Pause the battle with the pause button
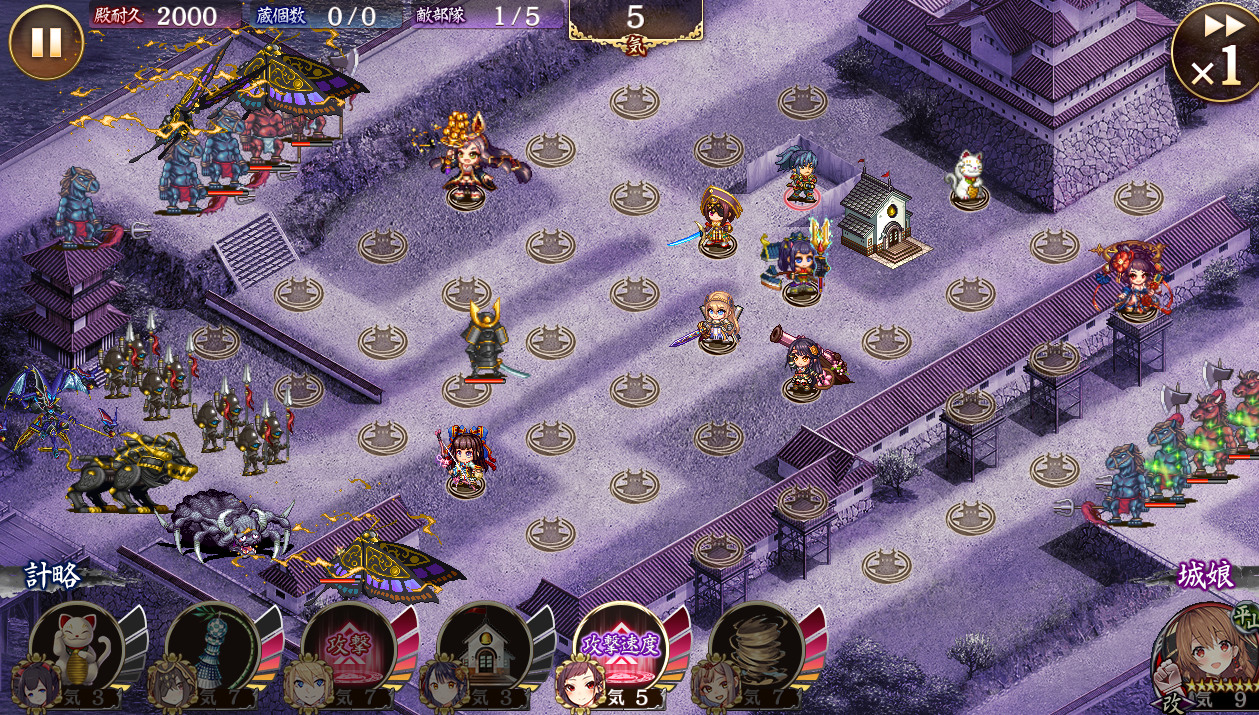The height and width of the screenshot is (715, 1259). [45, 42]
